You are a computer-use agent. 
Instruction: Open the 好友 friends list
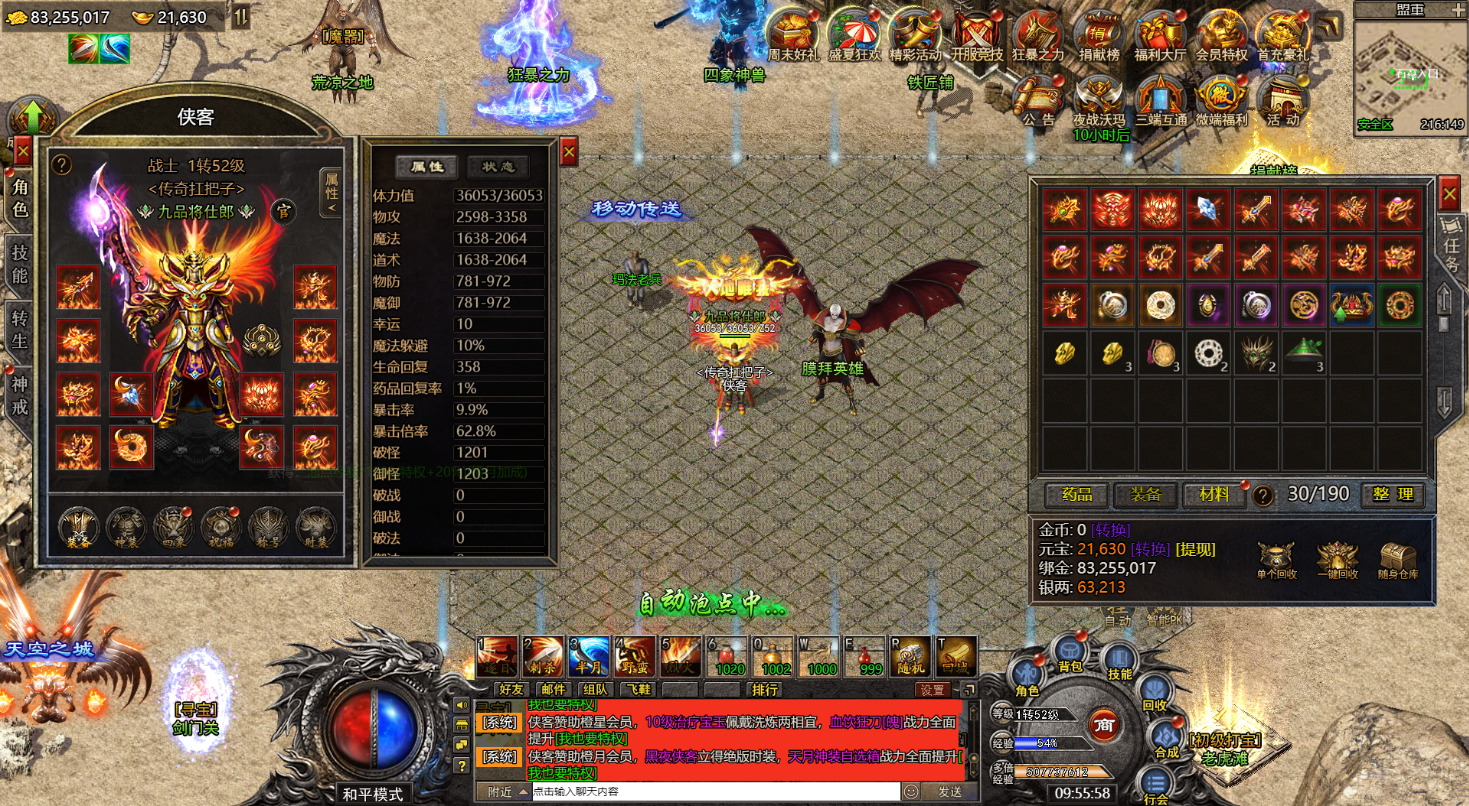point(511,689)
